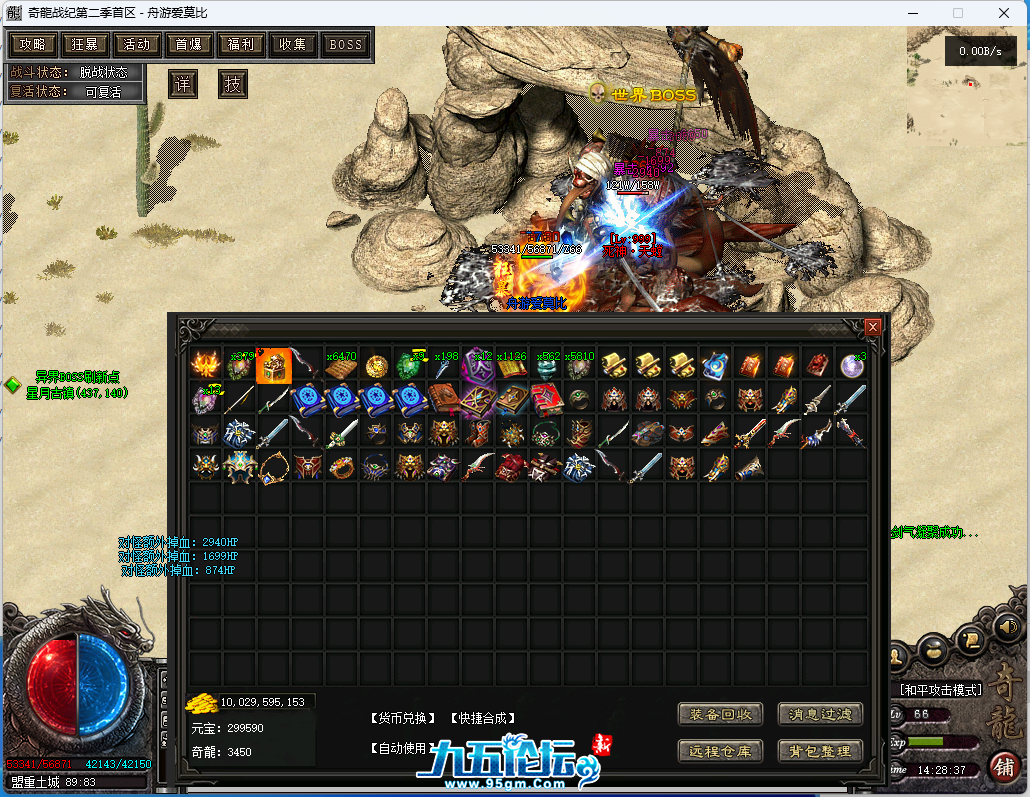Close the inventory bag window
1030x797 pixels.
point(873,327)
